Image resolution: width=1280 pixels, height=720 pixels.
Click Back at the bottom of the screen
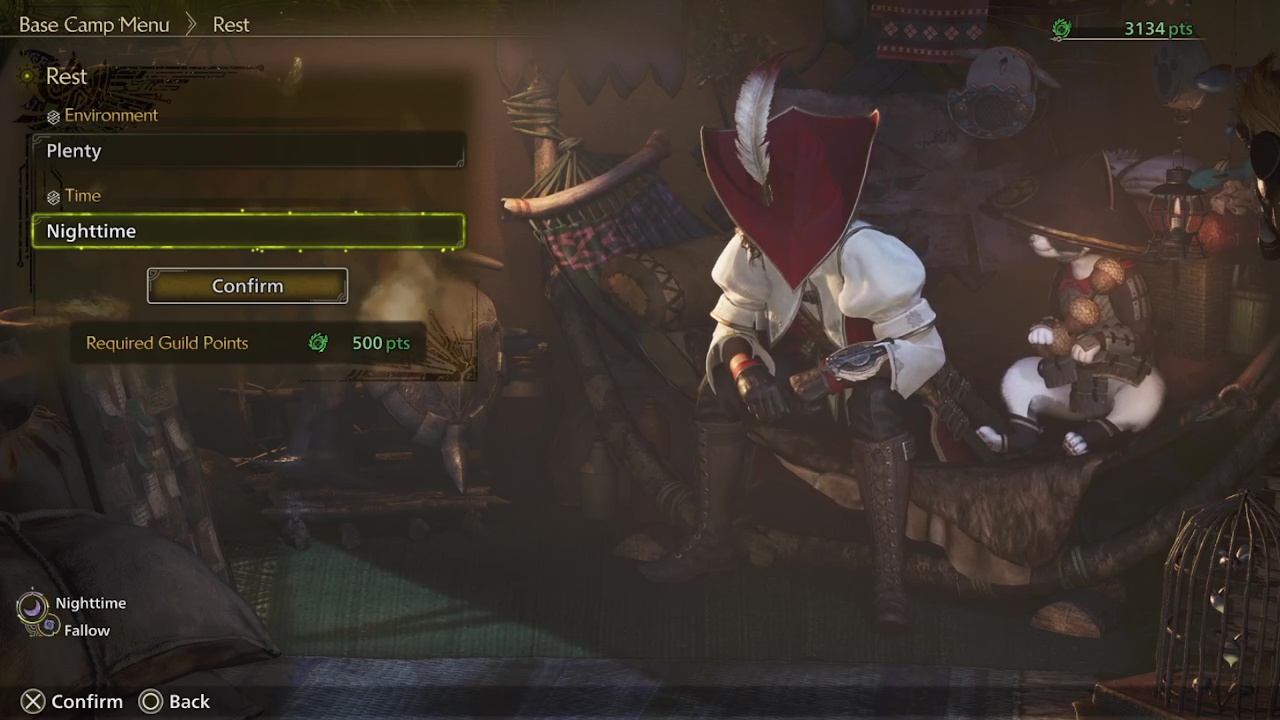tap(189, 701)
